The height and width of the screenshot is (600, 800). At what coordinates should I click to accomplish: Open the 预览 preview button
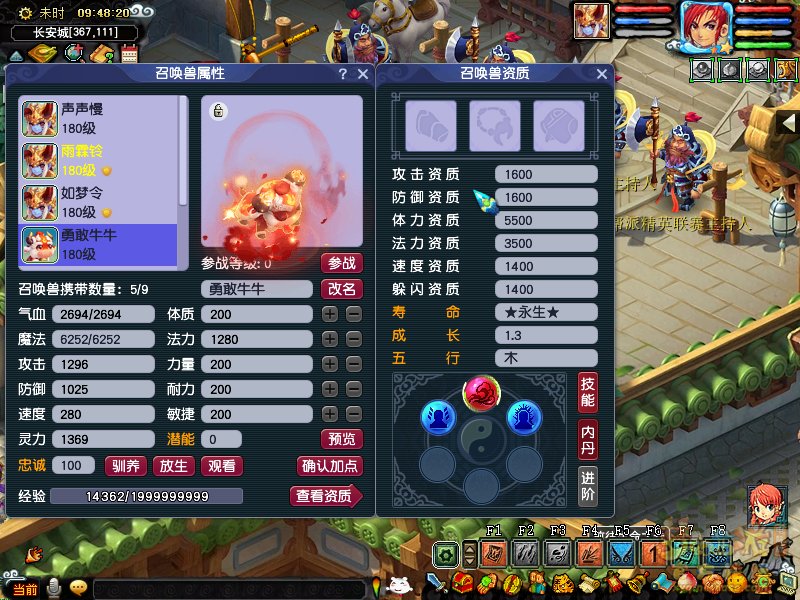tap(341, 439)
